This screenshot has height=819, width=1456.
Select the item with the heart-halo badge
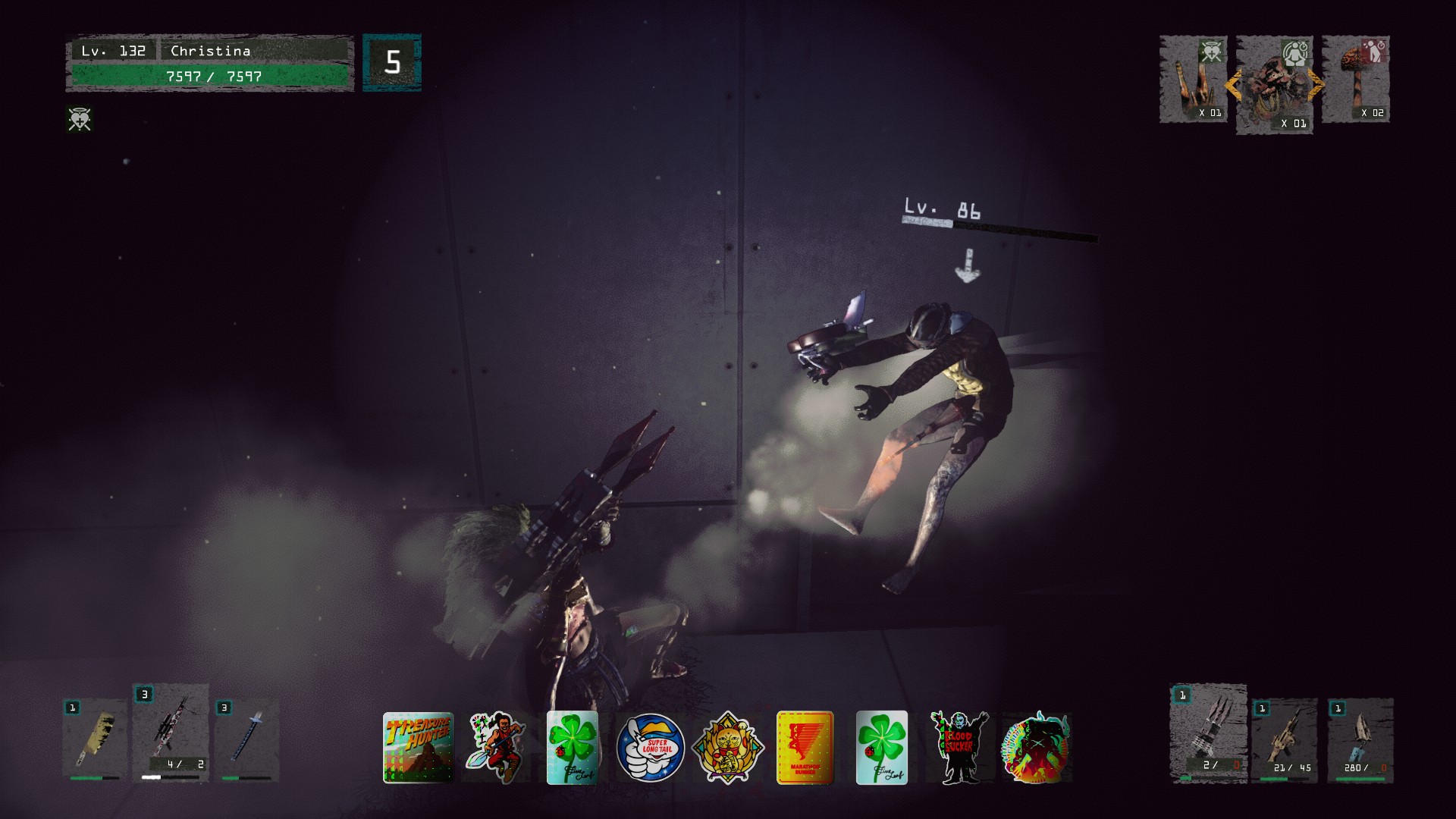pos(1193,80)
